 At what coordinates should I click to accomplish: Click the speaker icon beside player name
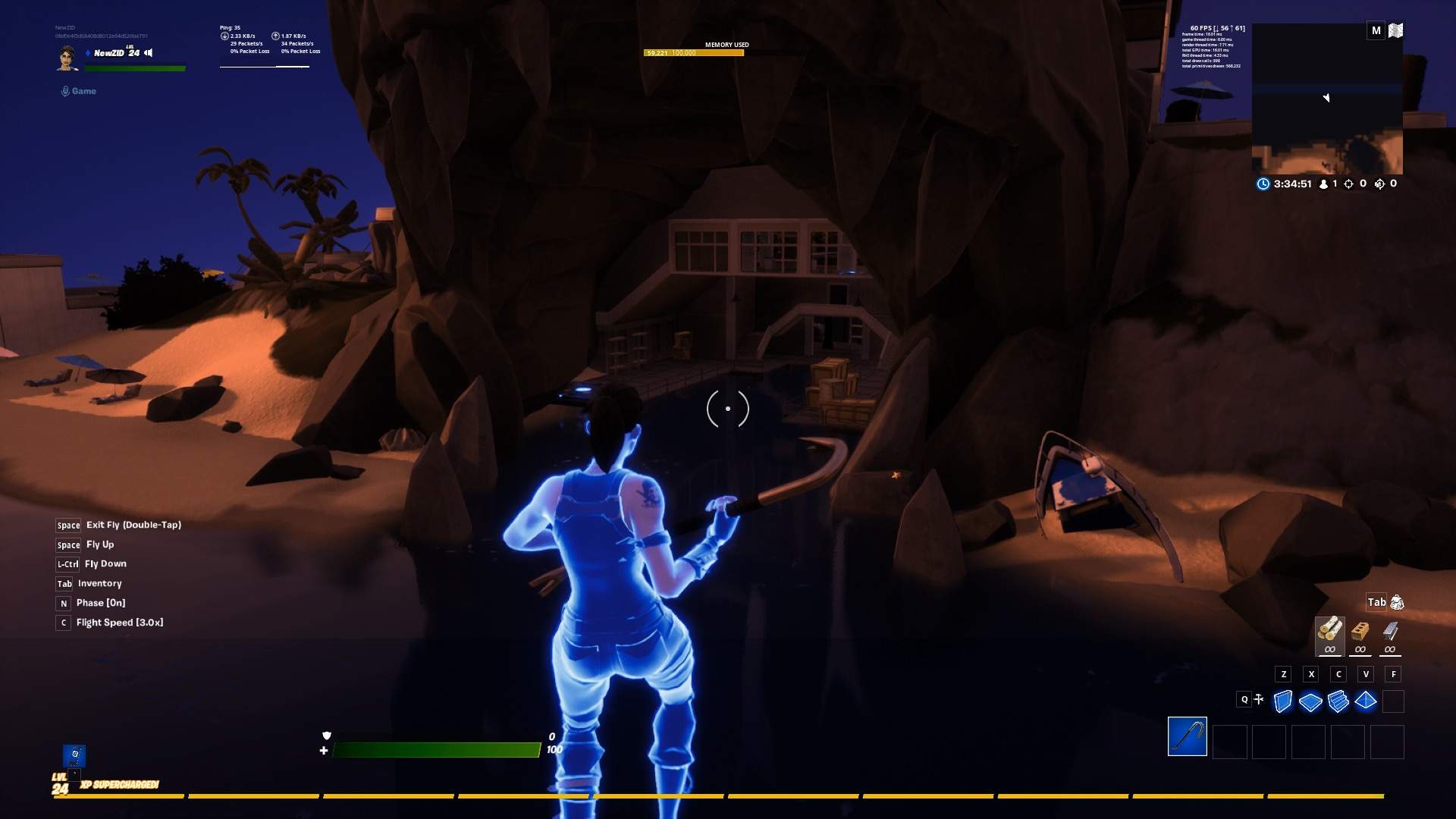pos(149,53)
